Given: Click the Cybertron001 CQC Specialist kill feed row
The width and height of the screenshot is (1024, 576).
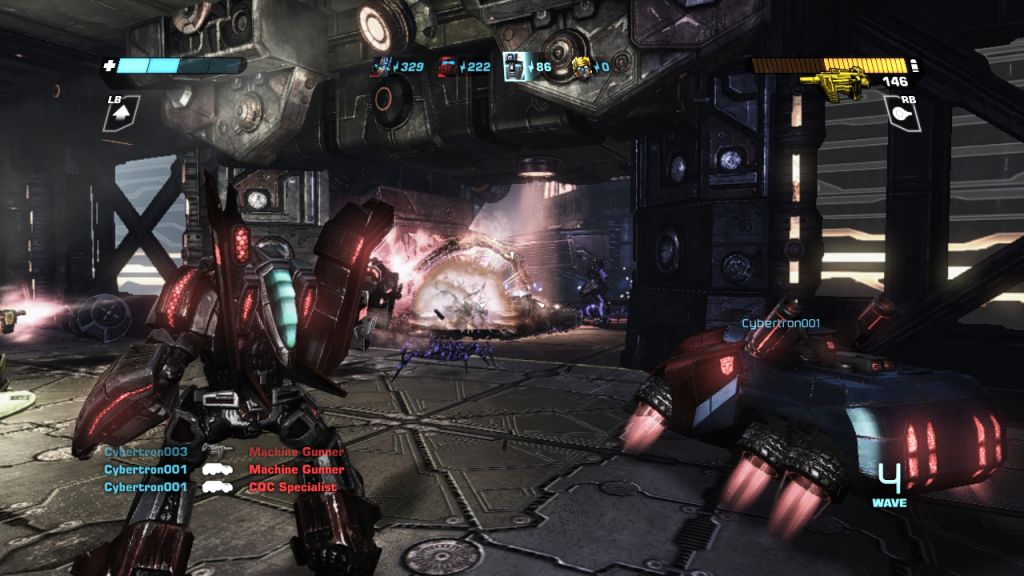Looking at the screenshot, I should 219,487.
